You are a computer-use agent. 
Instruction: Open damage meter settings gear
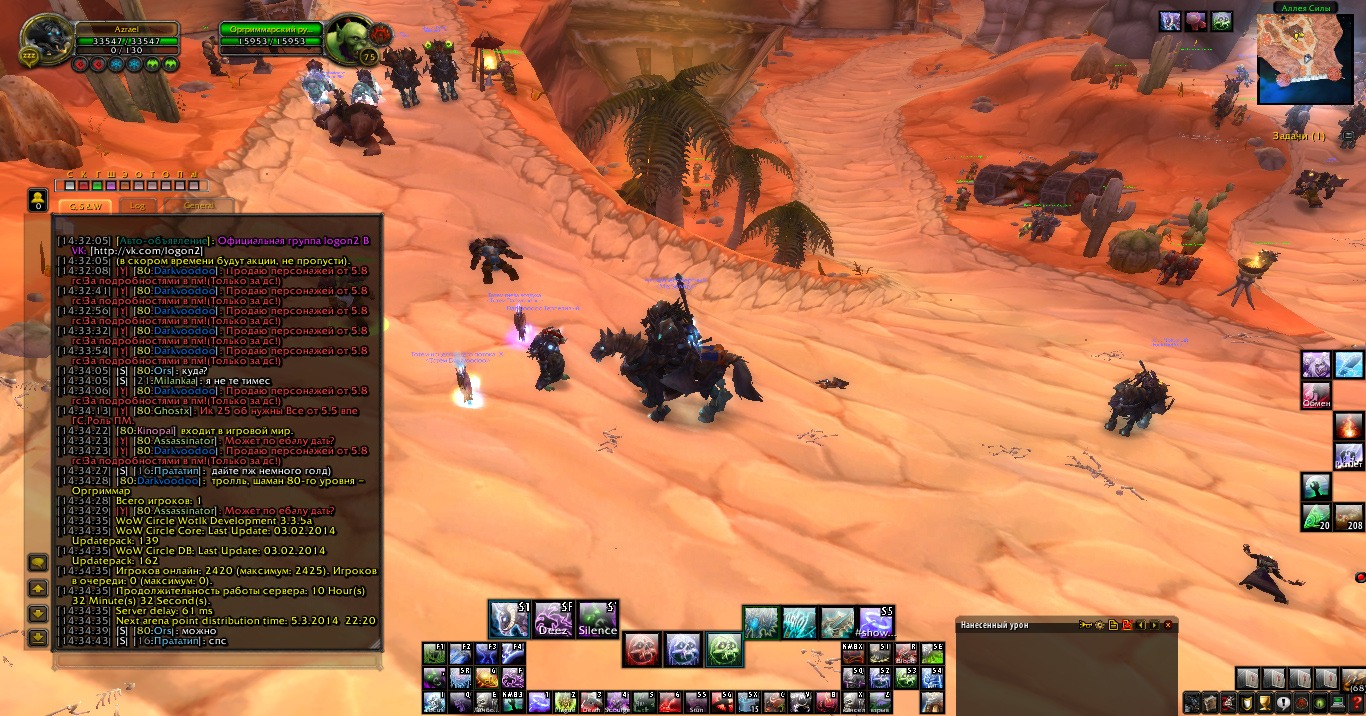(x=1098, y=625)
